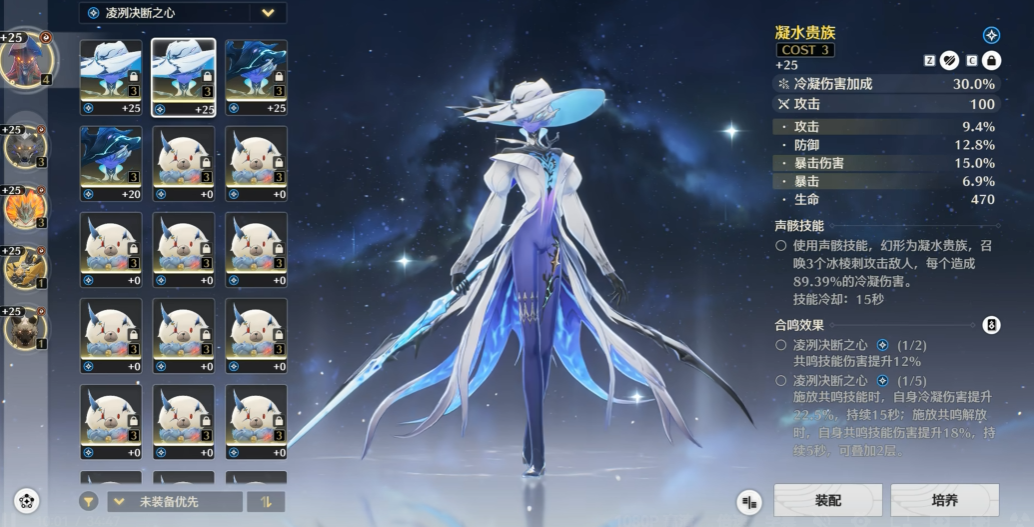Open the 合鸣效果 sonata effect detail icon
The image size is (1034, 527).
point(991,325)
